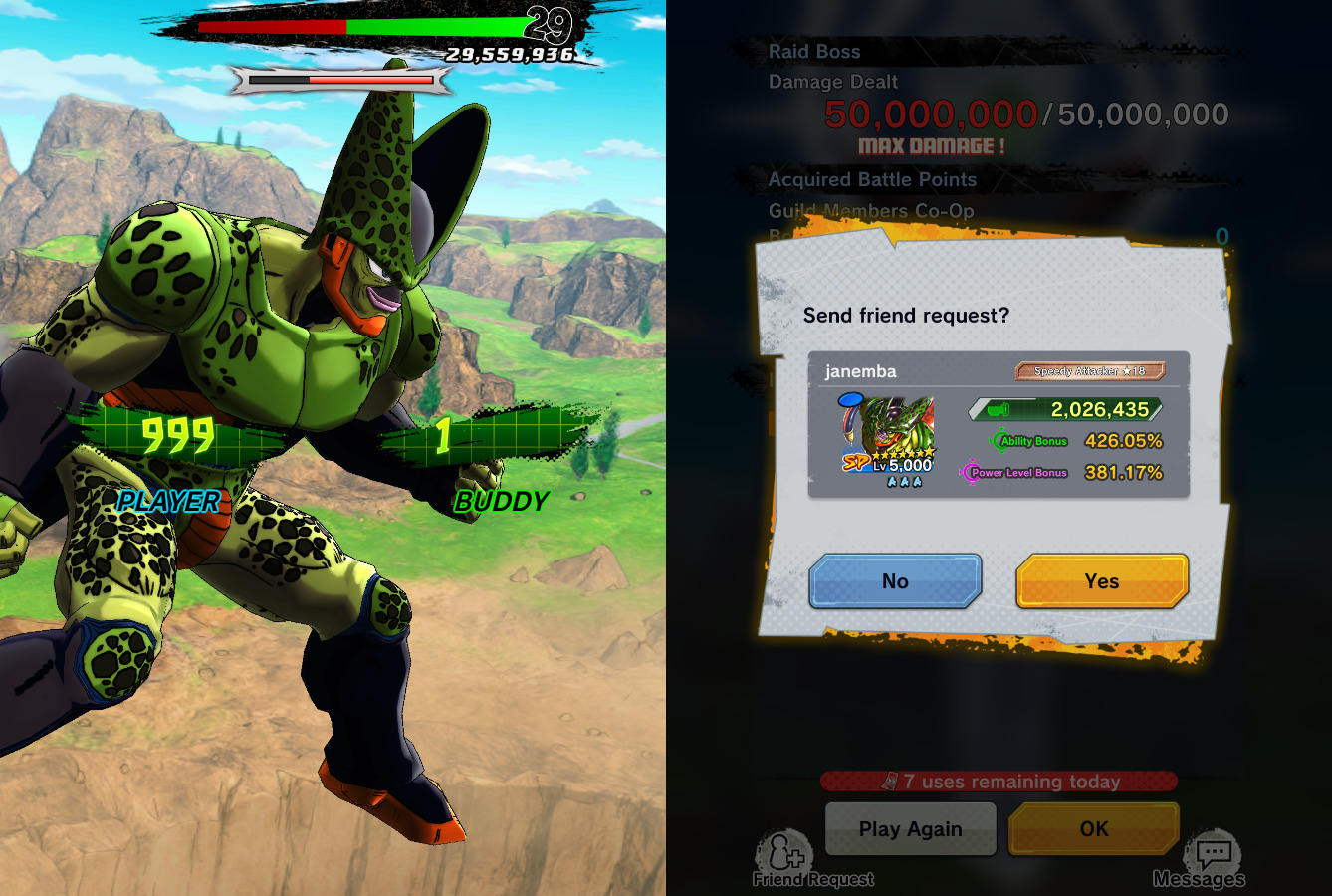Select the Play Again button
1332x896 pixels.
coord(910,828)
